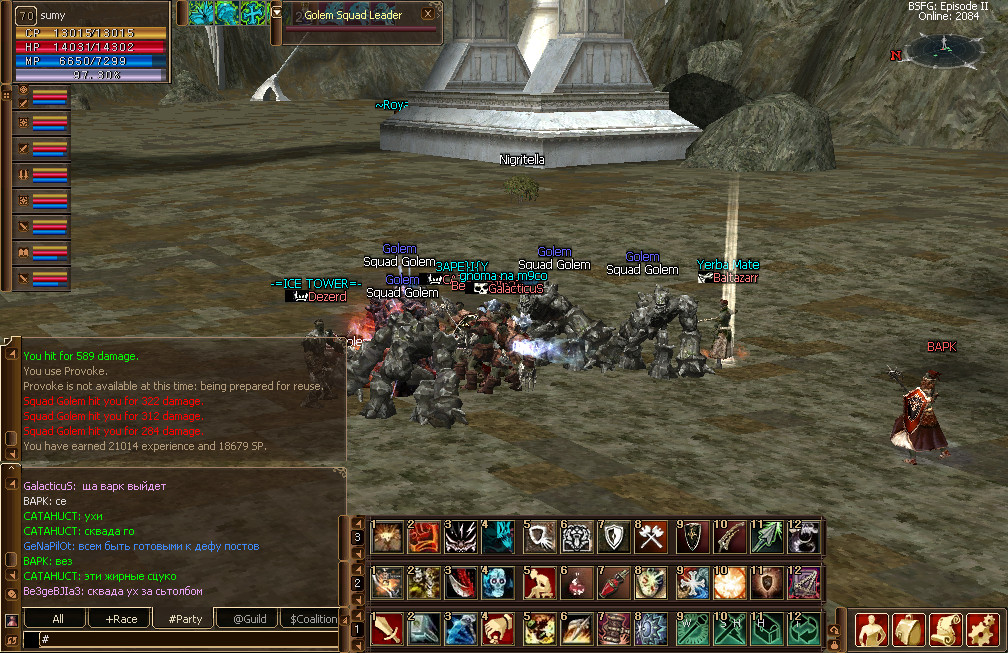The image size is (1008, 653).
Task: Use the sitting figure action slot
Action: [539, 583]
